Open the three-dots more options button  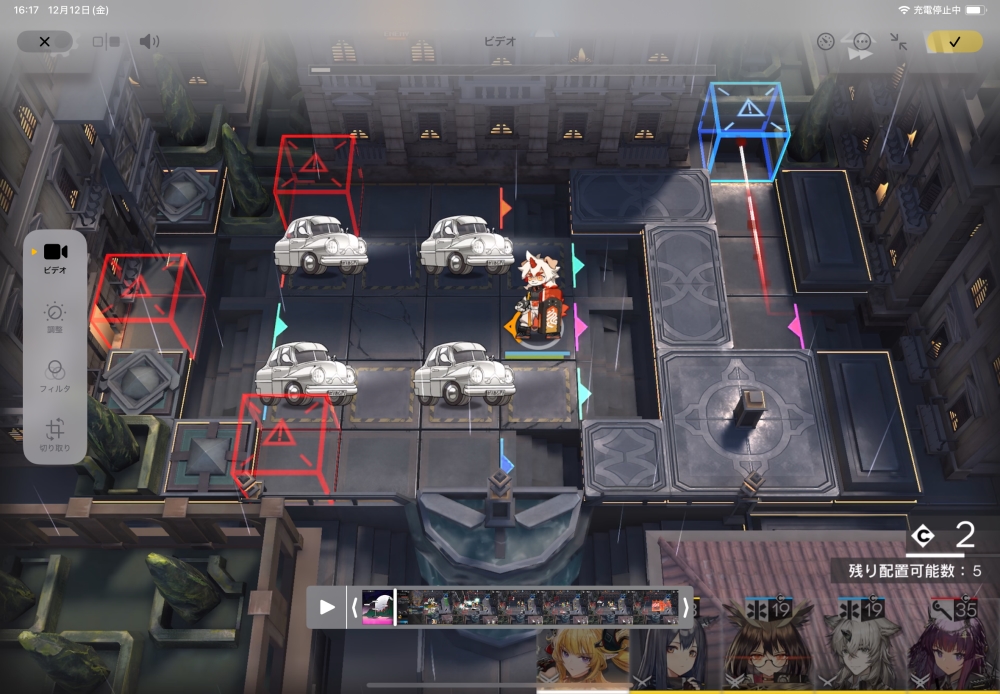coord(862,42)
